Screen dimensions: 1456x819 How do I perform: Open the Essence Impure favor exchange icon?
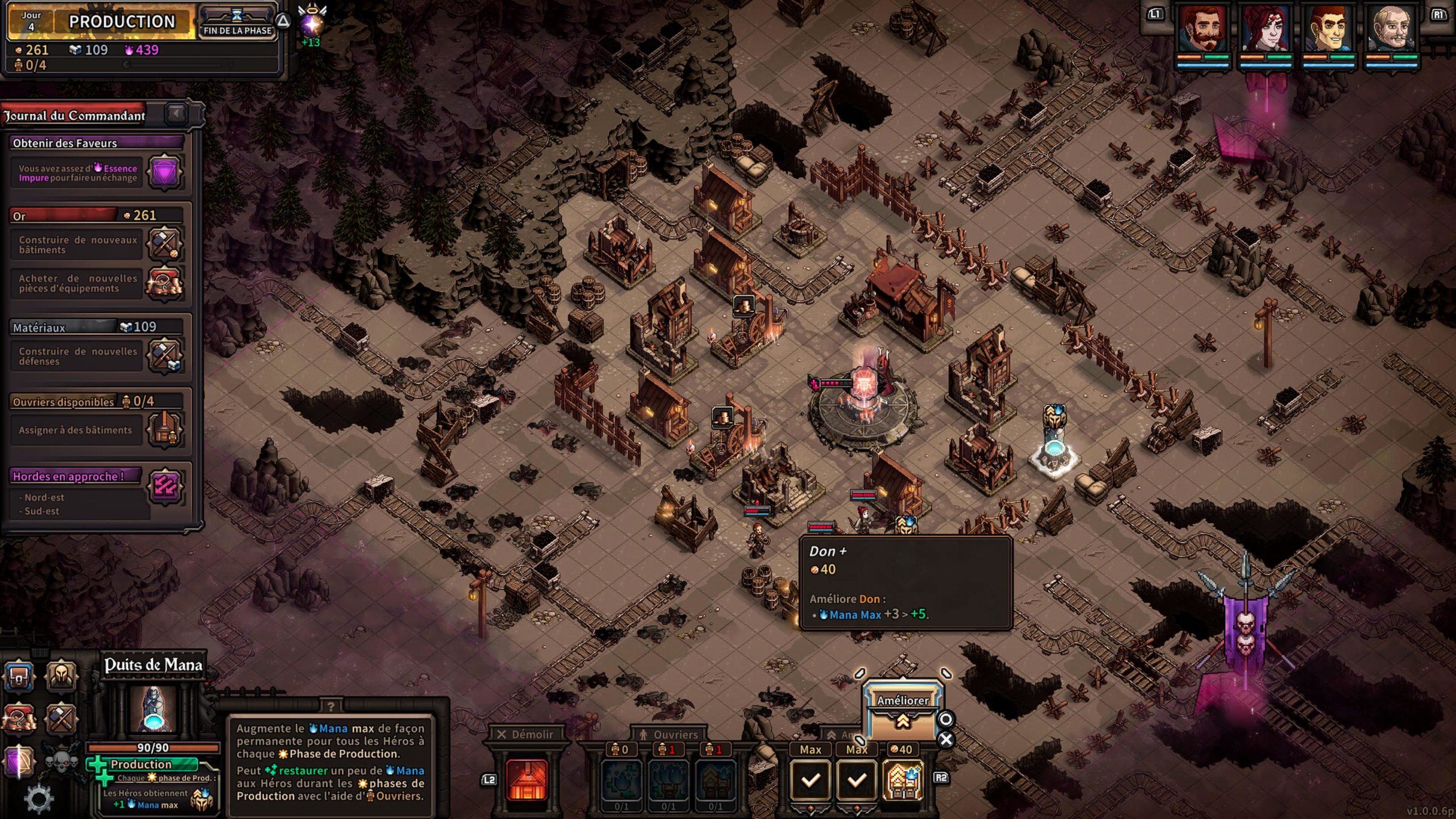164,171
